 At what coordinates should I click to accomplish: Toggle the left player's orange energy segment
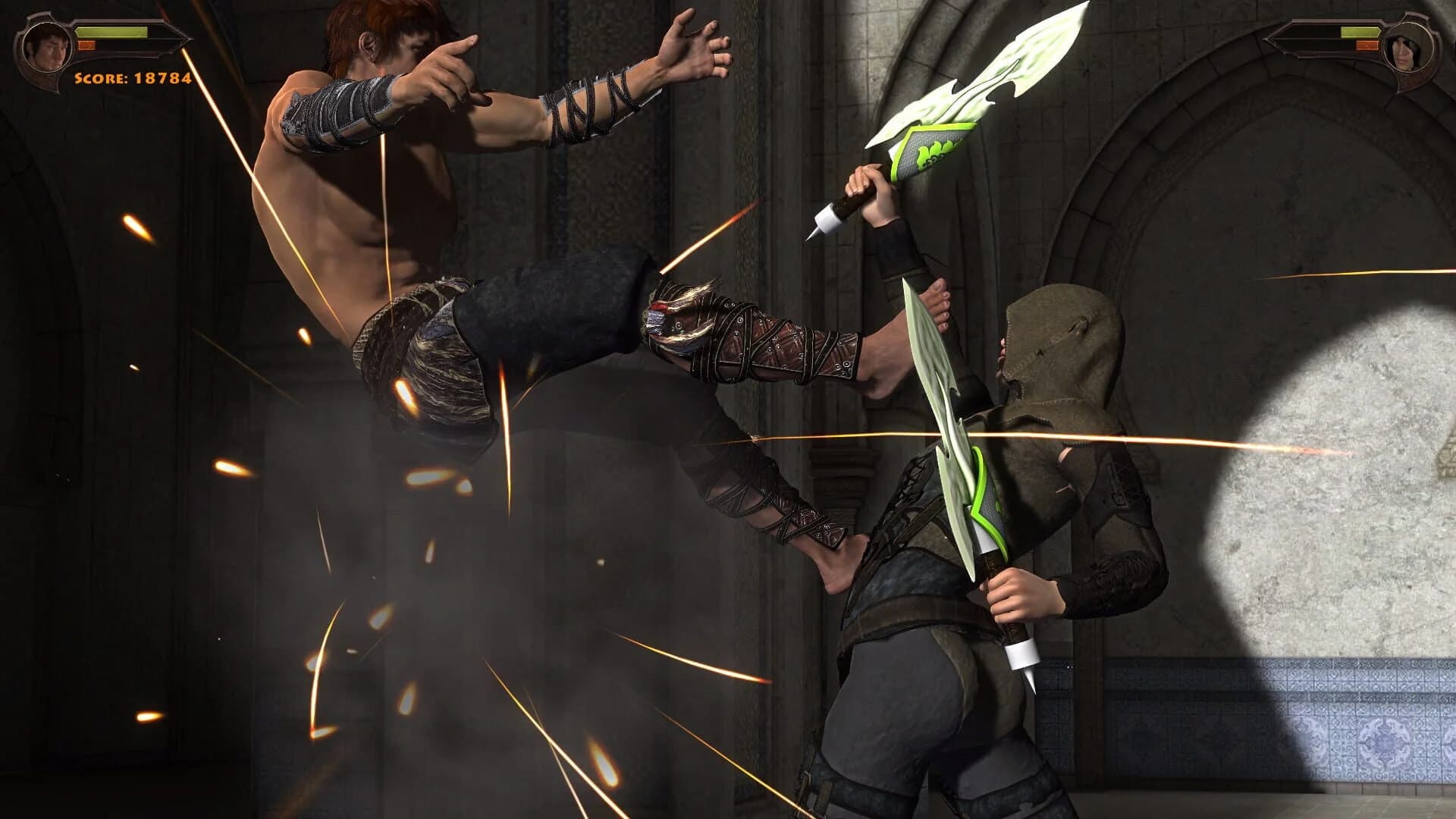pos(86,45)
